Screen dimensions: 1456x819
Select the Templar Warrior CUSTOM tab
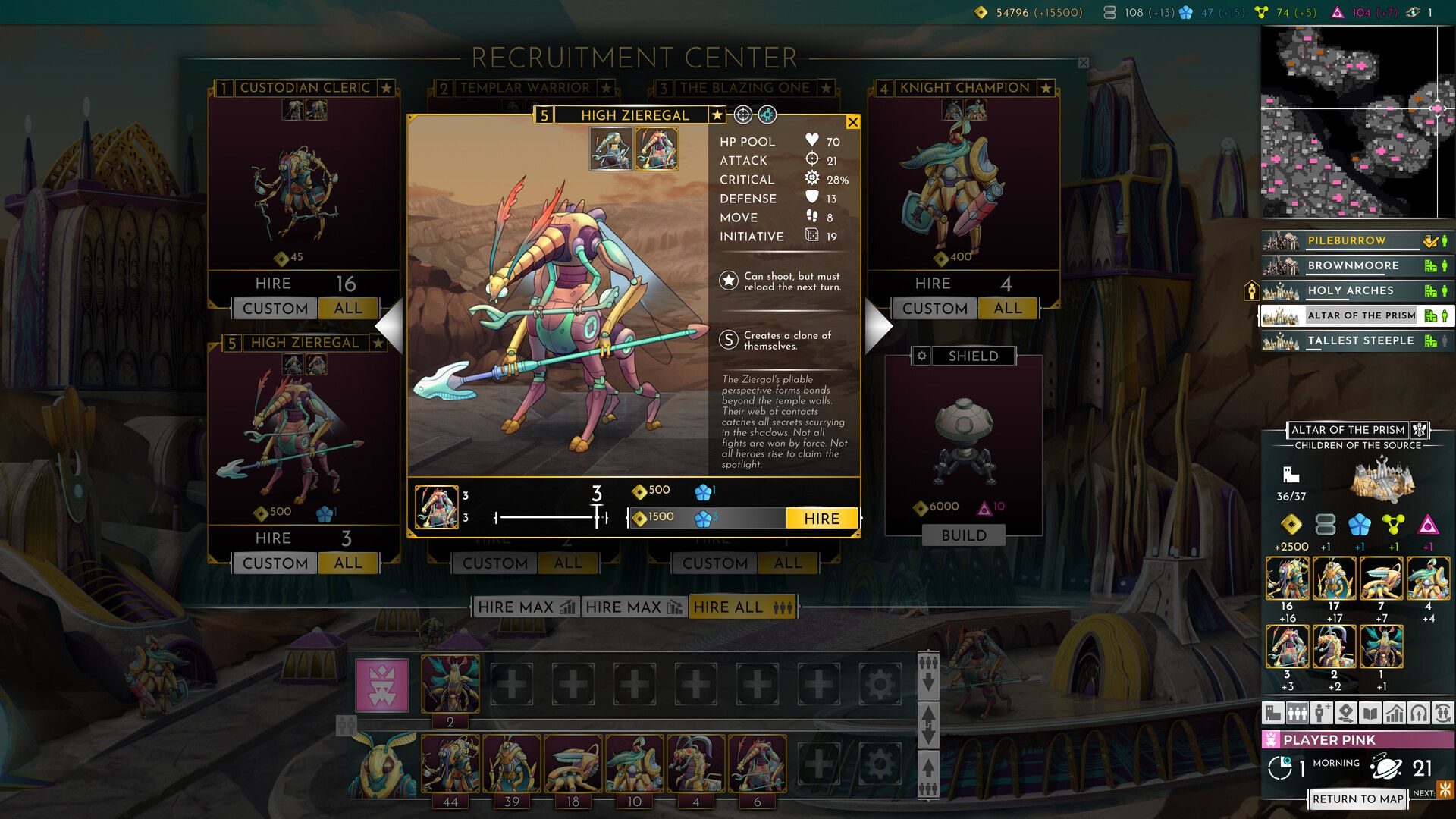tap(494, 563)
